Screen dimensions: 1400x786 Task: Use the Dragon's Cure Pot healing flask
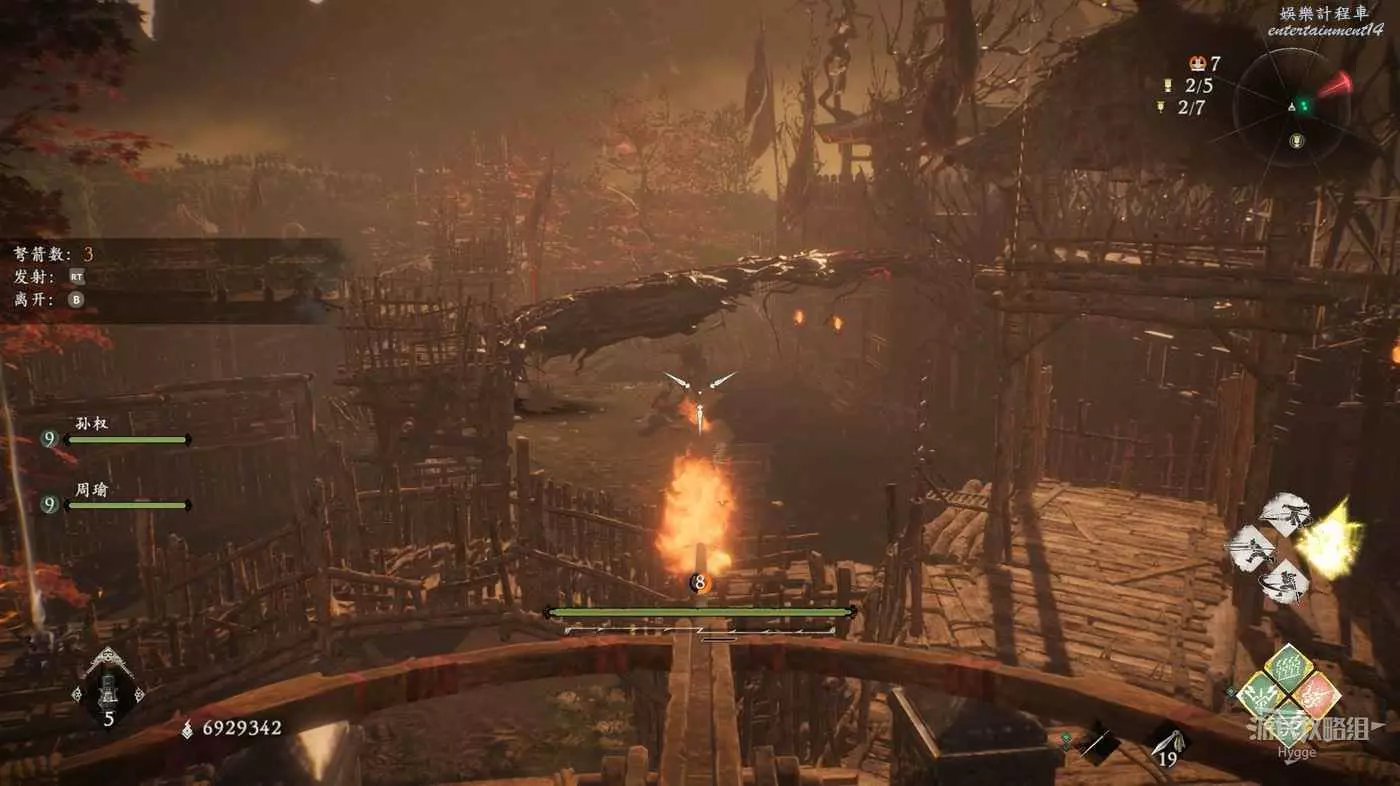pyautogui.click(x=108, y=690)
